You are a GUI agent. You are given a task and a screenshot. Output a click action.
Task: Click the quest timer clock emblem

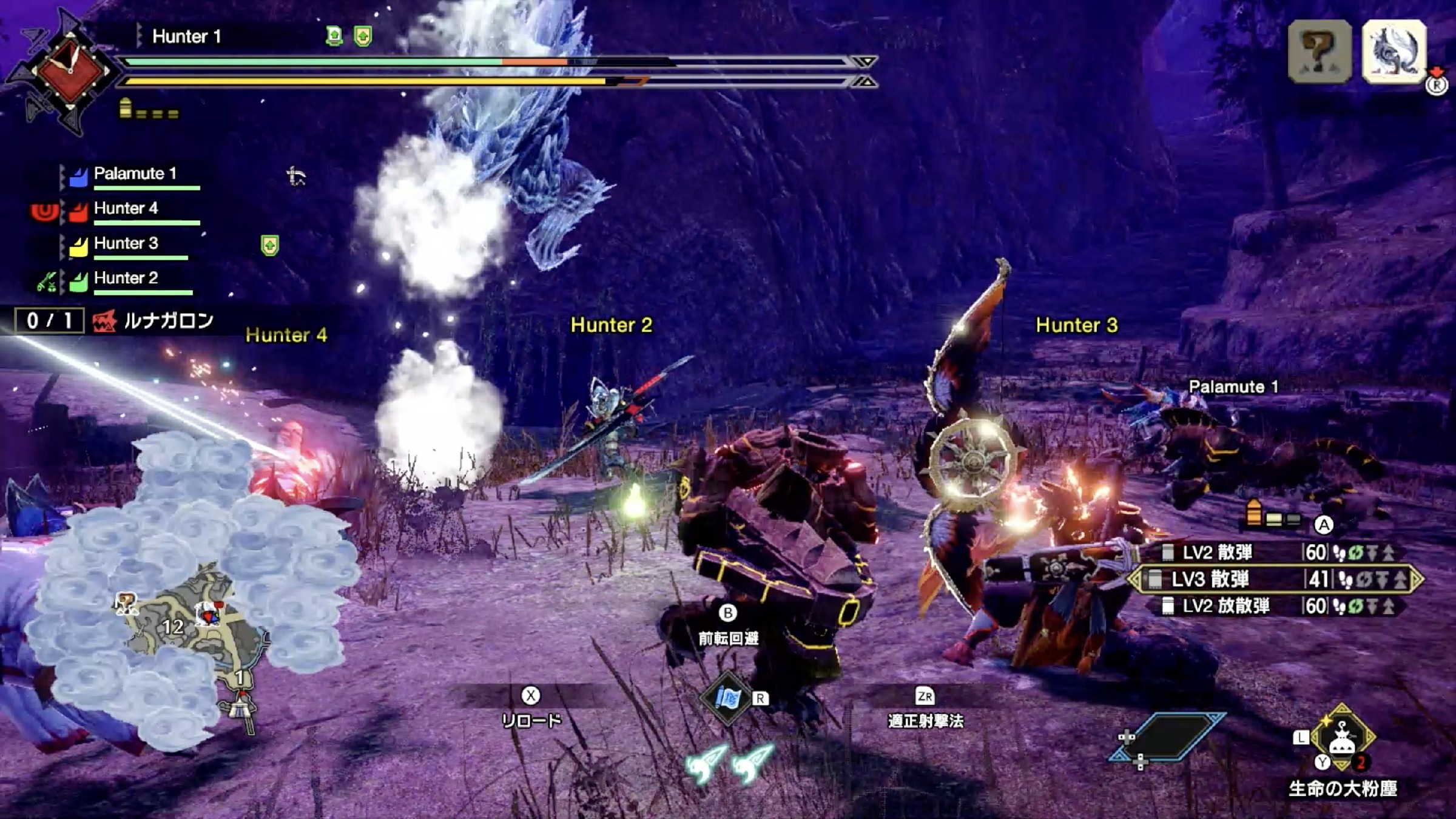[x=71, y=71]
